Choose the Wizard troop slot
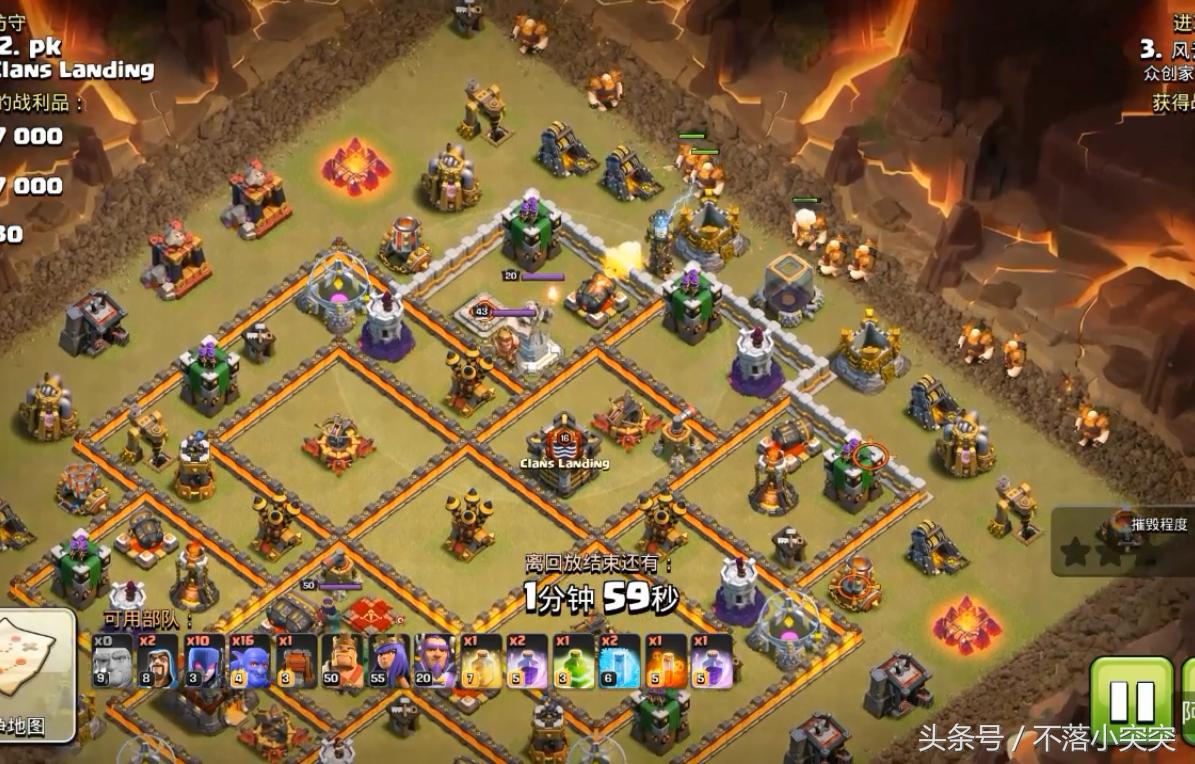The height and width of the screenshot is (764, 1195). click(158, 661)
